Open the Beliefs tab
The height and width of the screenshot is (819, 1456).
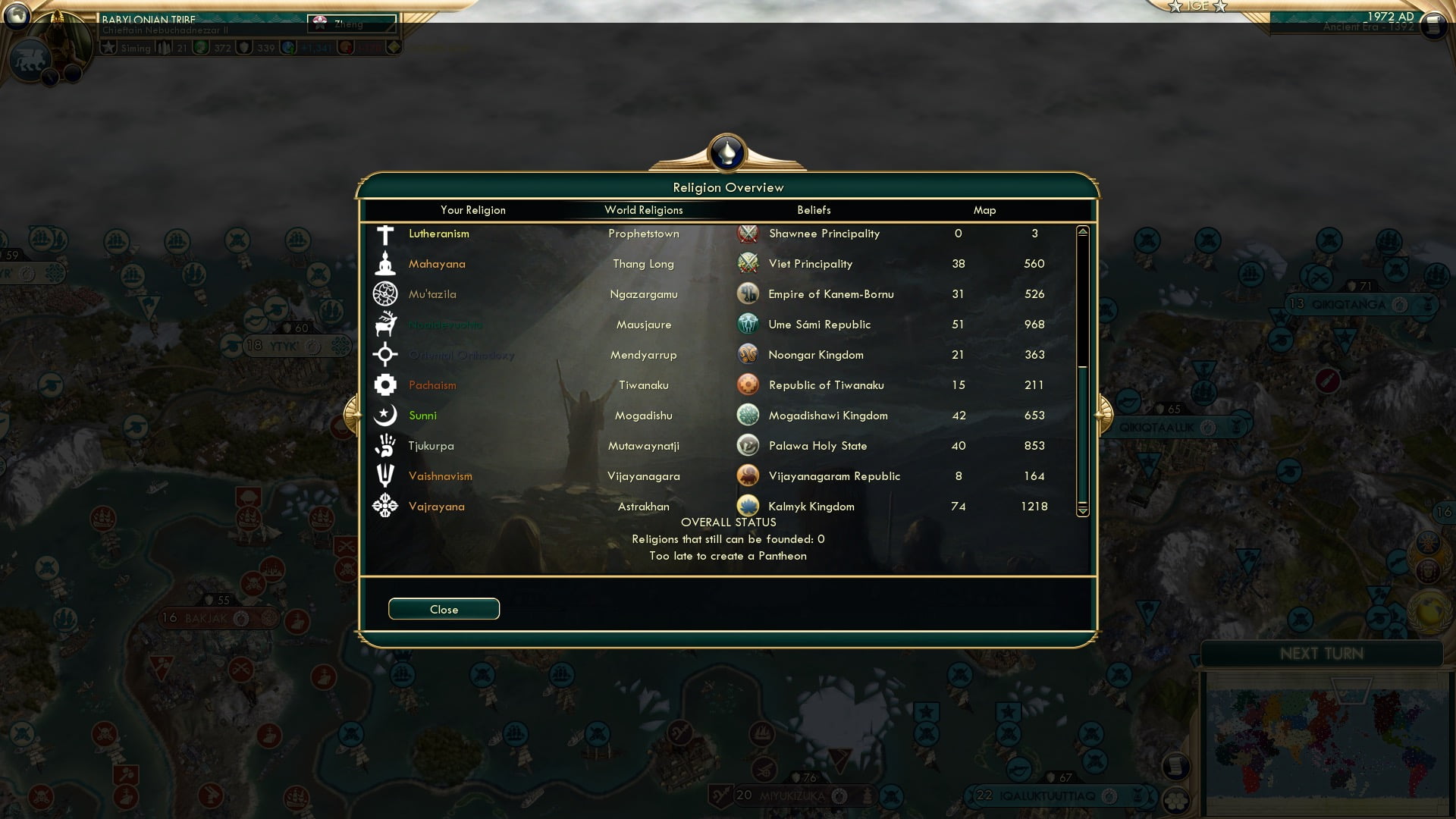point(814,210)
